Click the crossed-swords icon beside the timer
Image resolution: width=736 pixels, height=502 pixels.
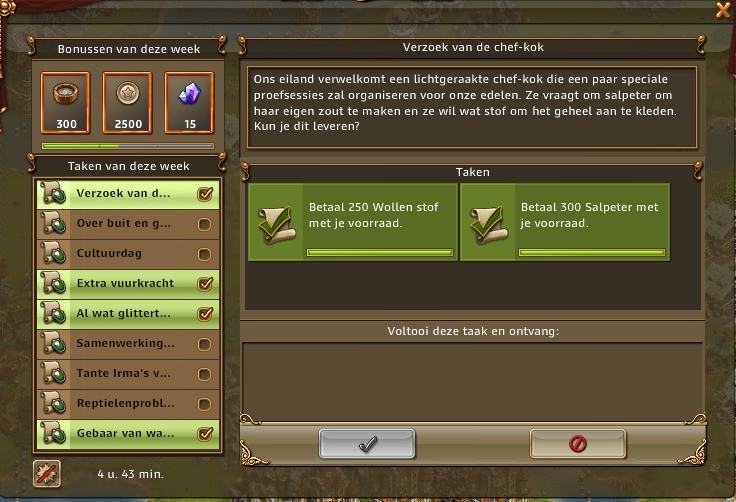pos(47,473)
